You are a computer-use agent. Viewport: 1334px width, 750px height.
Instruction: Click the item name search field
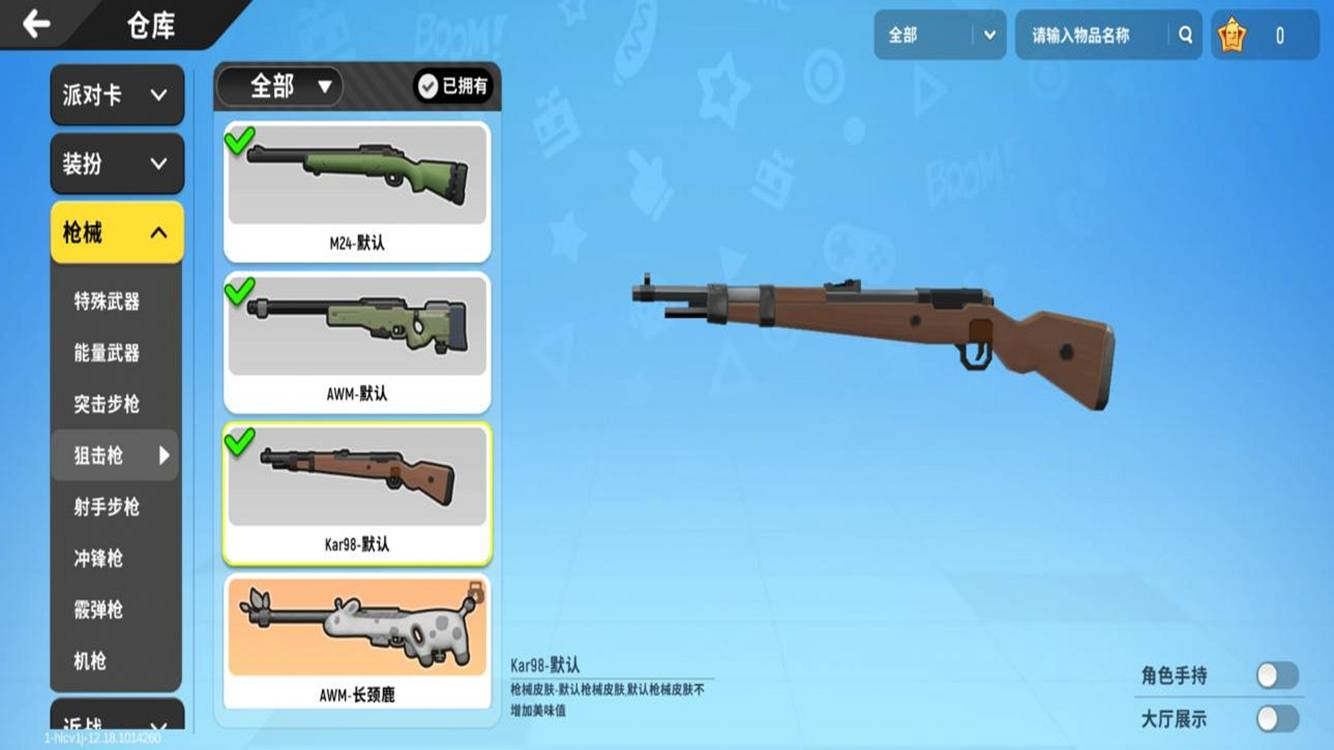click(1095, 36)
